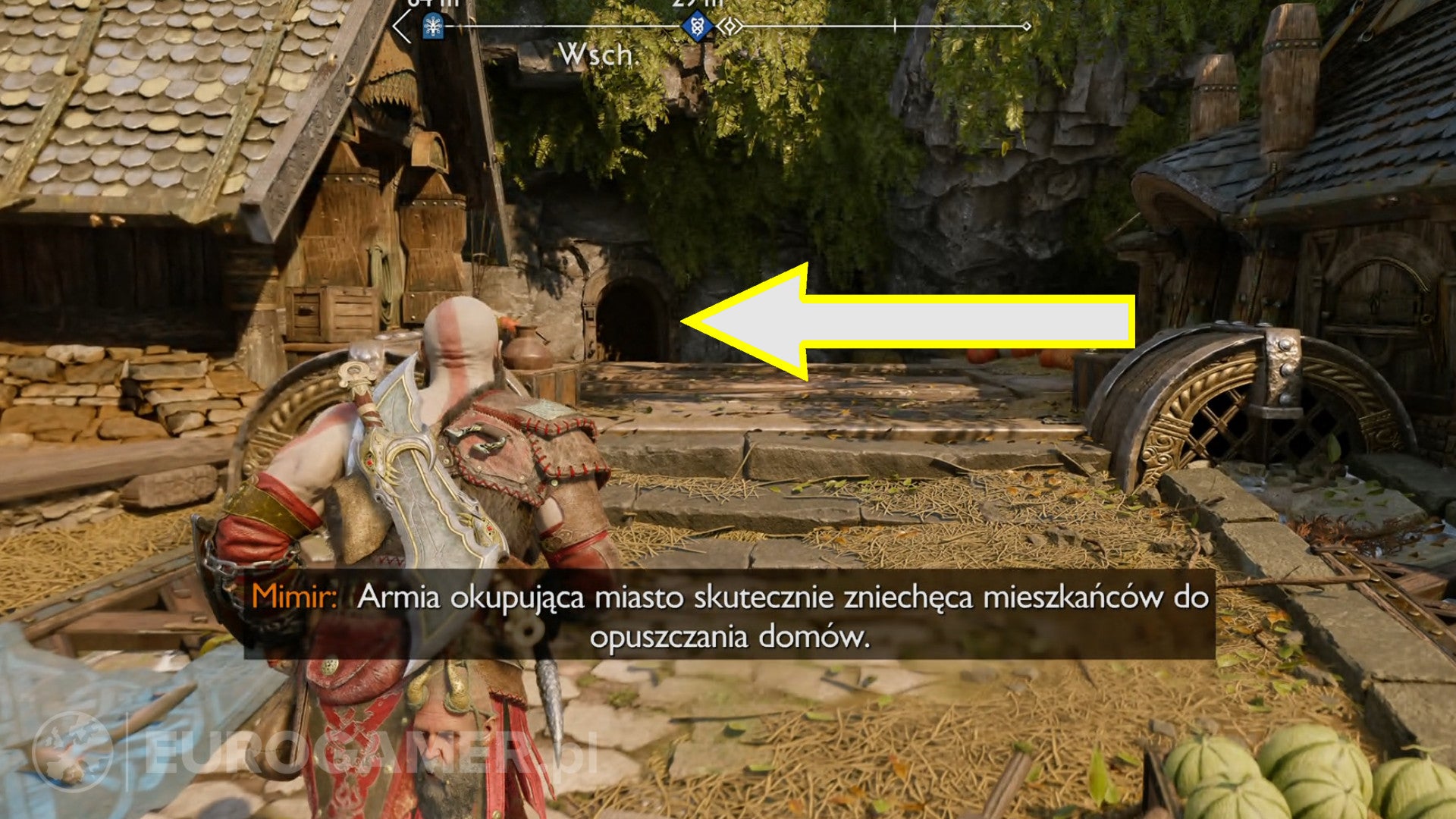Select the snowflake symbol inside the gateway marker
This screenshot has width=1456, height=819.
coord(431,26)
